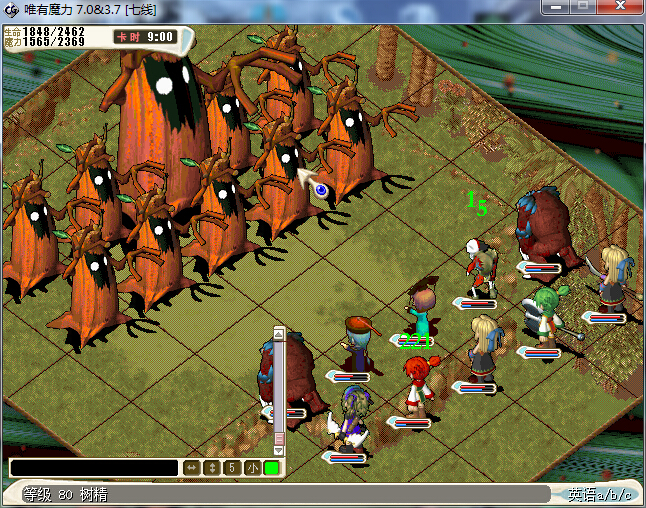Switch chat font size with the 小 button

[251, 467]
